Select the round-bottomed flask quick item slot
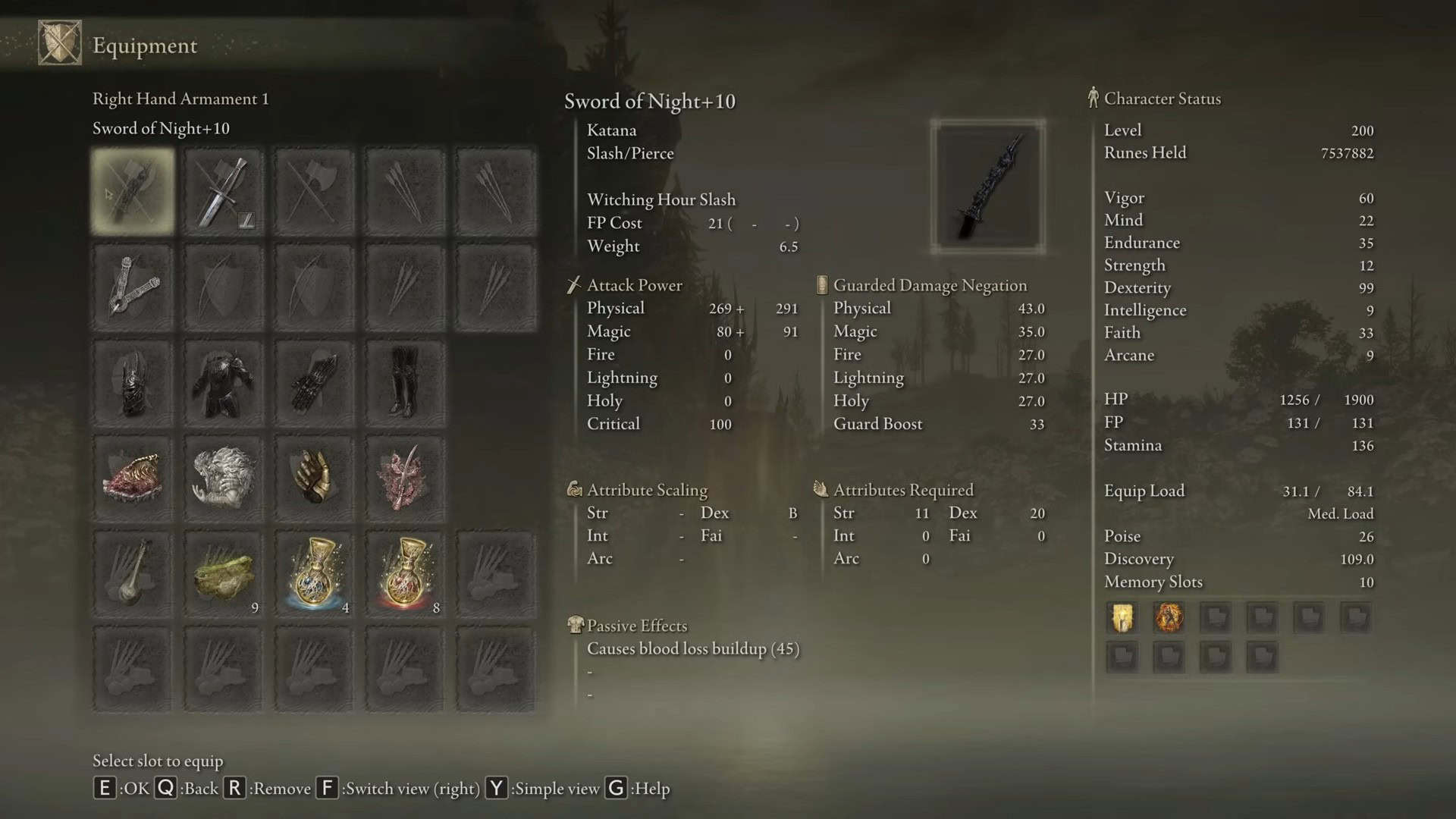1456x819 pixels. click(x=133, y=574)
